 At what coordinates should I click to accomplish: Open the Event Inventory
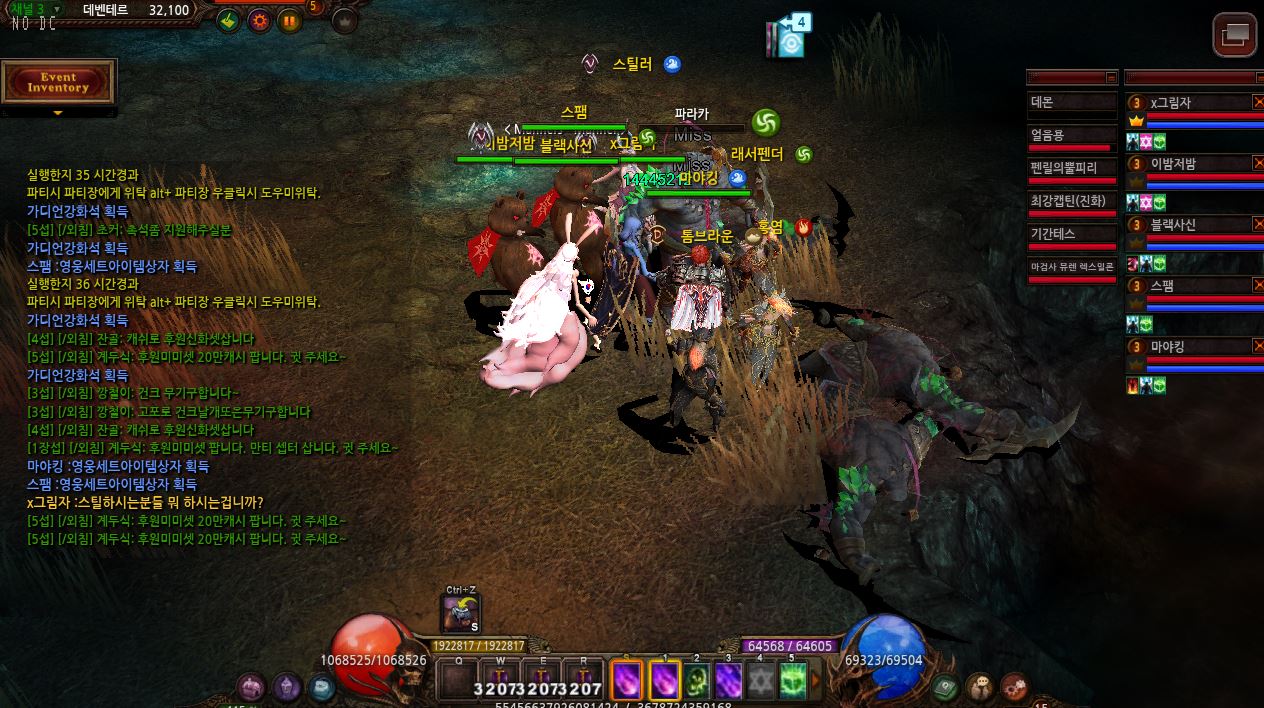[59, 82]
